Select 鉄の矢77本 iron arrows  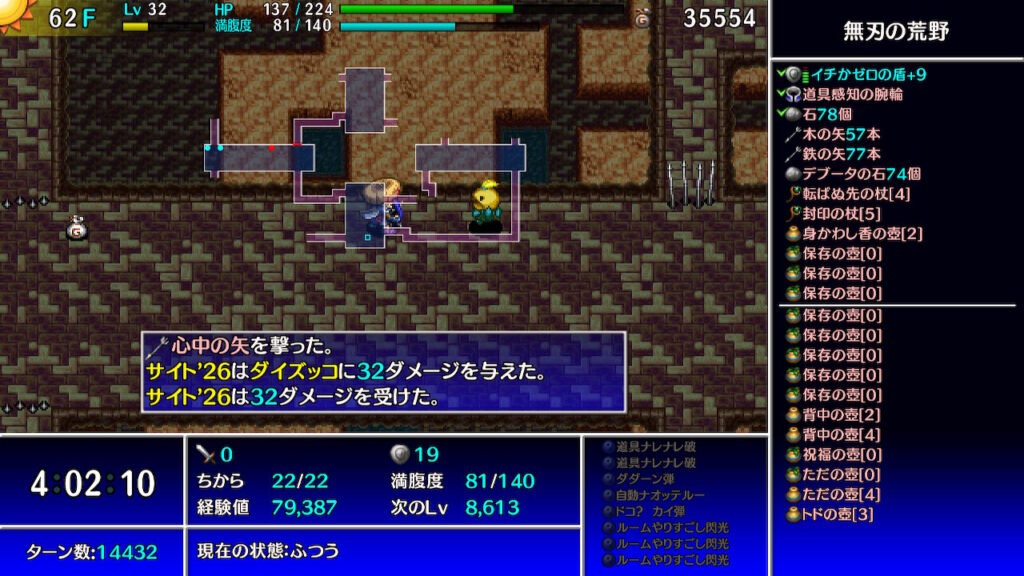click(x=841, y=154)
